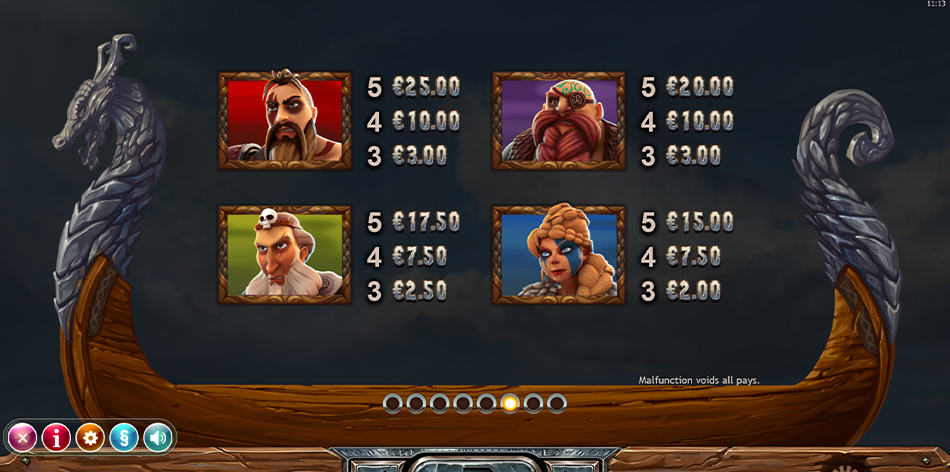Select the highlighted yellow paytable page dot
950x472 pixels.
point(510,403)
